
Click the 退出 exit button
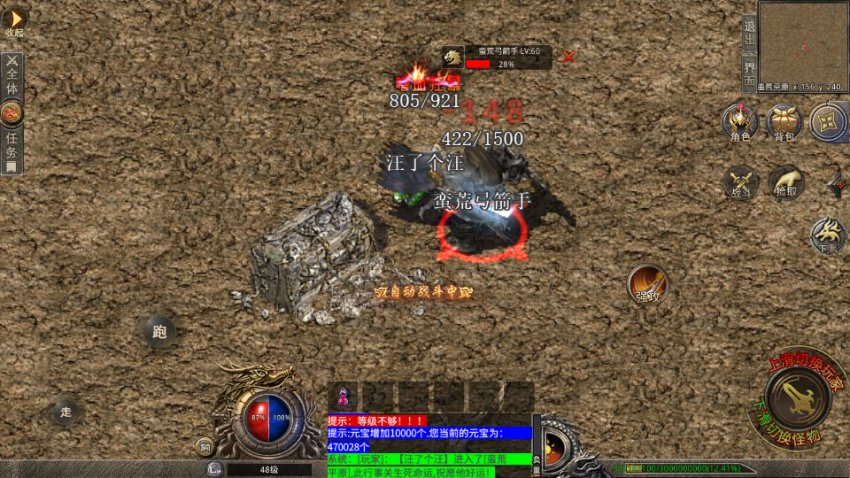tap(749, 31)
